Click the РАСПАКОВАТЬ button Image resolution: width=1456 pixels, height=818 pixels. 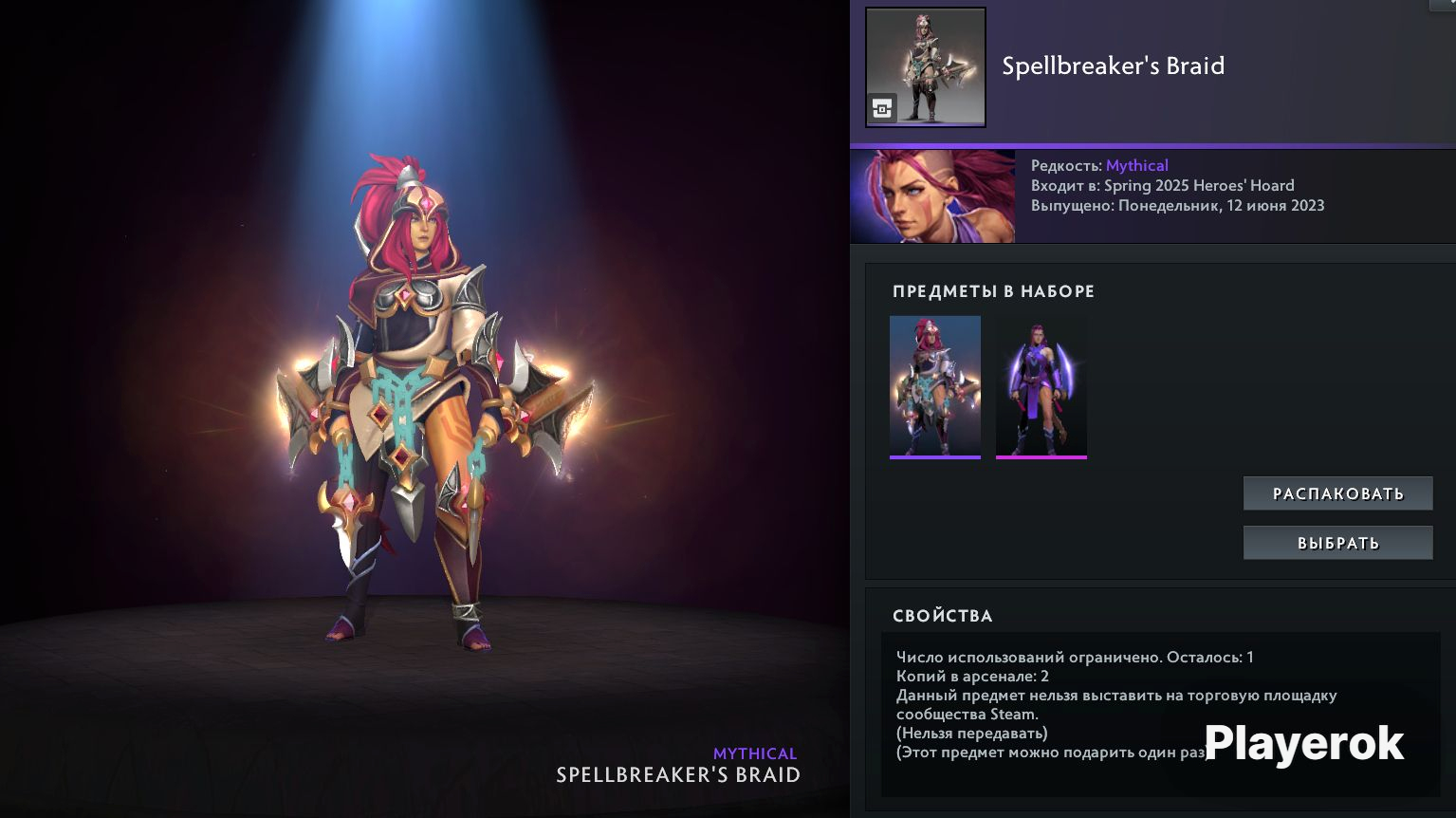point(1337,493)
